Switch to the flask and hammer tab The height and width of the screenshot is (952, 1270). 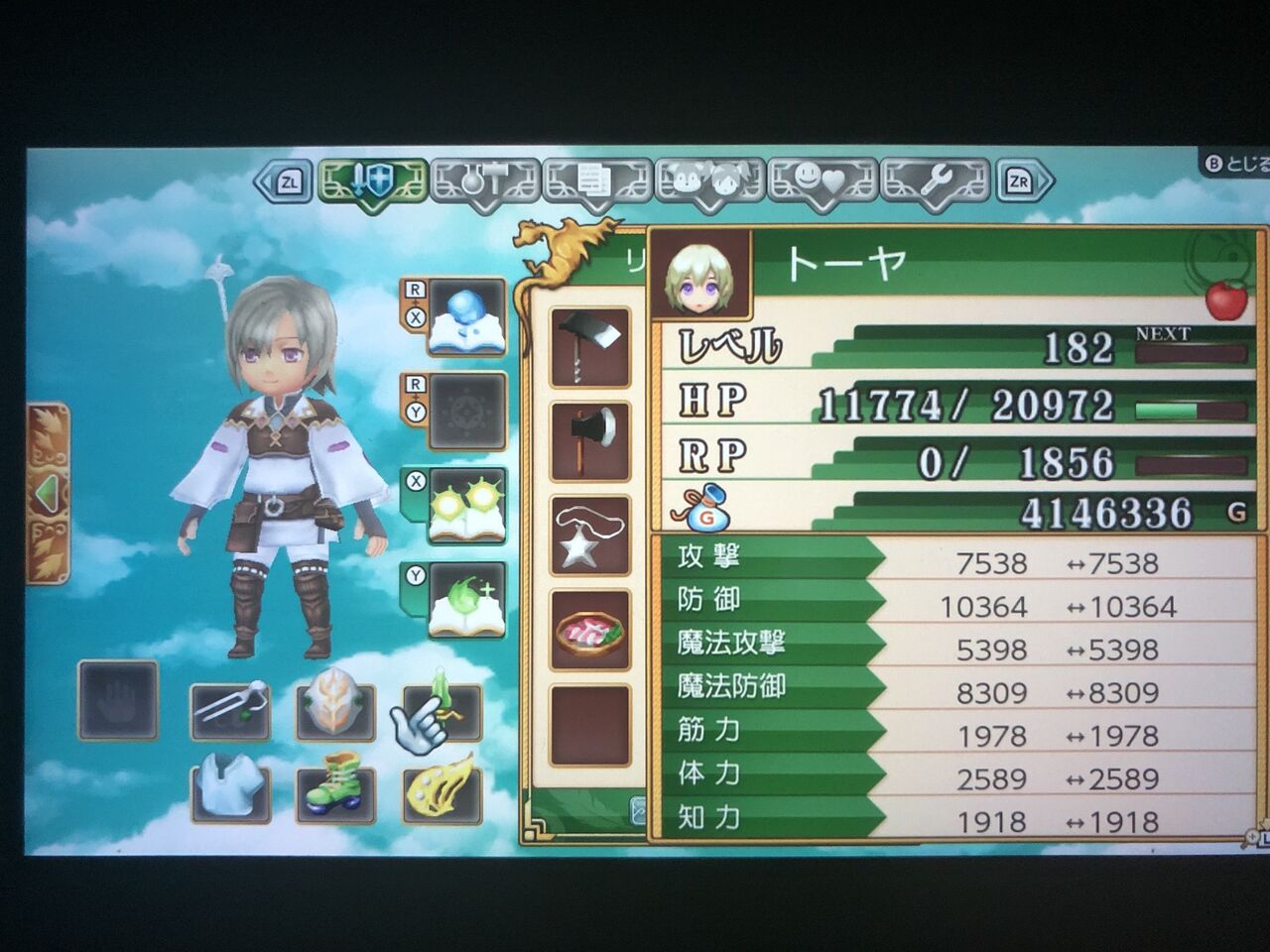pos(485,181)
